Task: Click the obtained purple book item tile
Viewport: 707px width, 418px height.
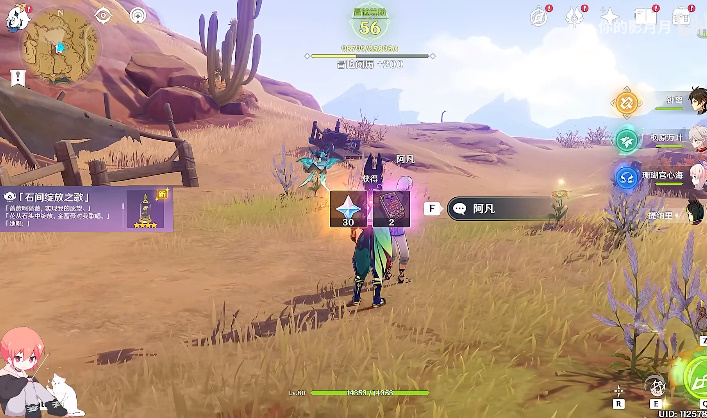Action: tap(391, 209)
